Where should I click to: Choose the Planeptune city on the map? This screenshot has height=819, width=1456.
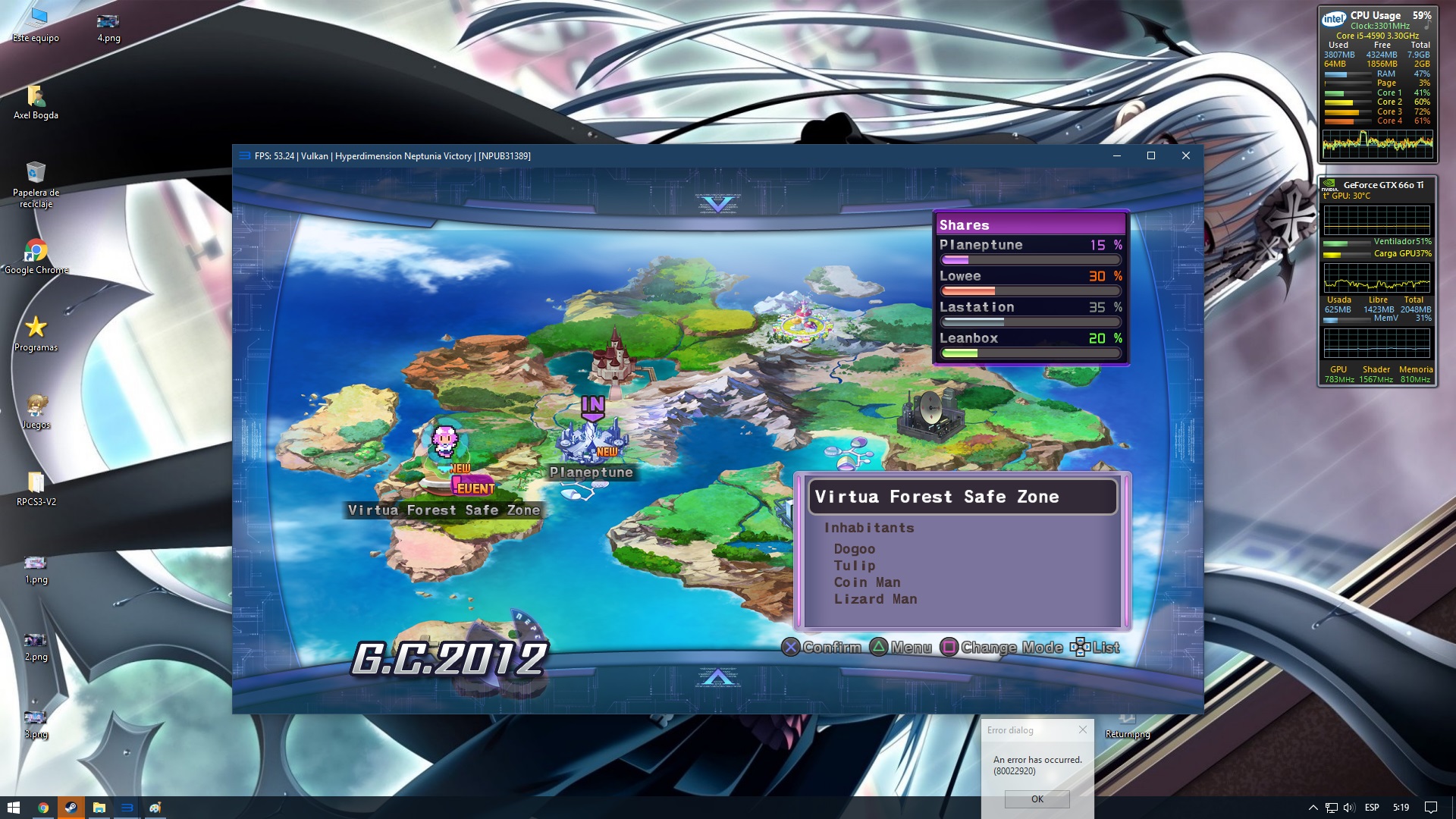[x=591, y=441]
